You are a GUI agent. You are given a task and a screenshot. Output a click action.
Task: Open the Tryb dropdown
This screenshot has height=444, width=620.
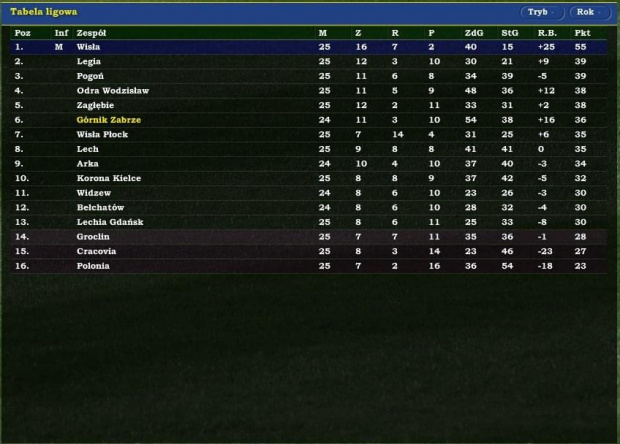coord(542,12)
